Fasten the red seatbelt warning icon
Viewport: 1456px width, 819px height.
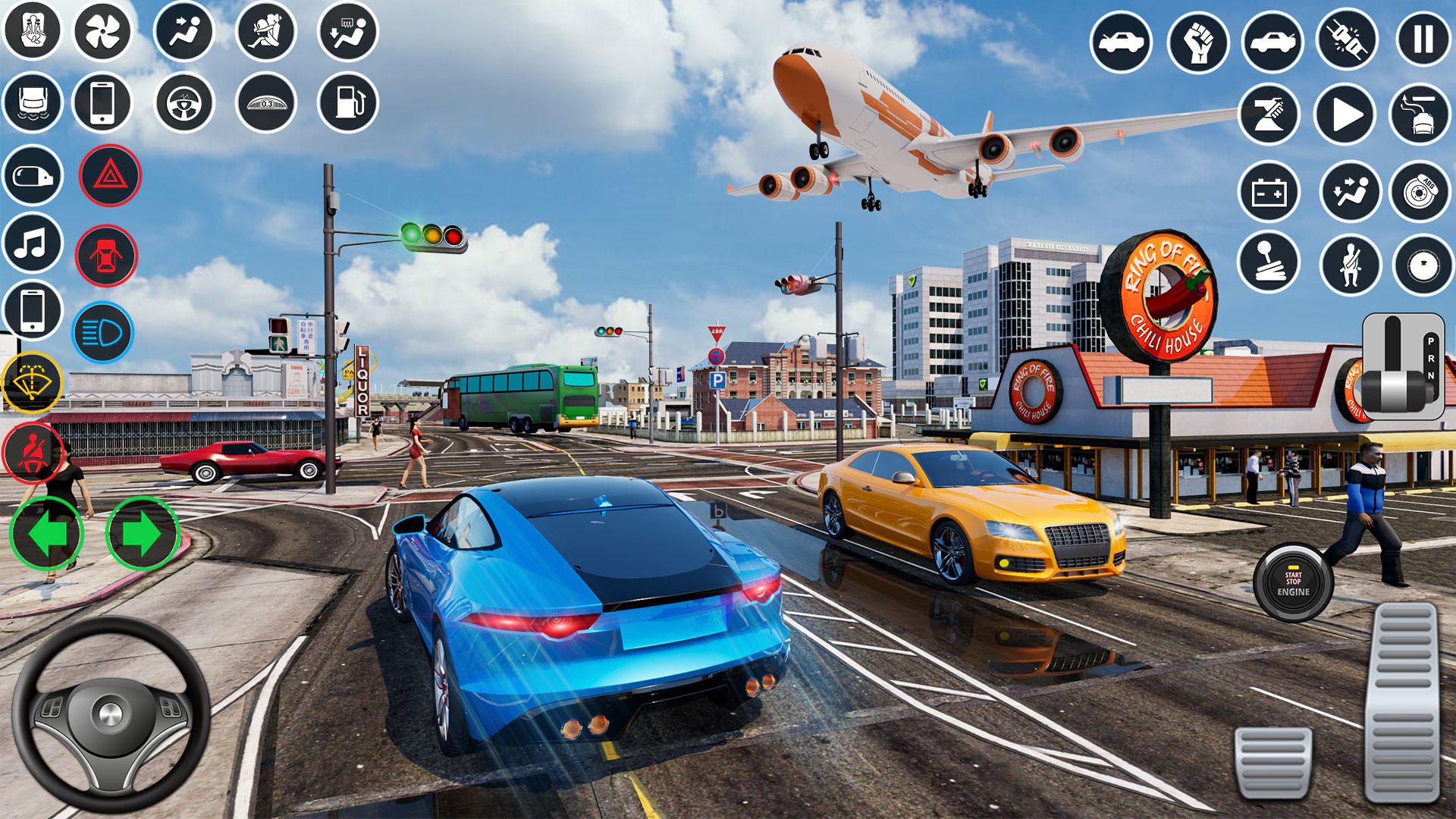pos(33,452)
